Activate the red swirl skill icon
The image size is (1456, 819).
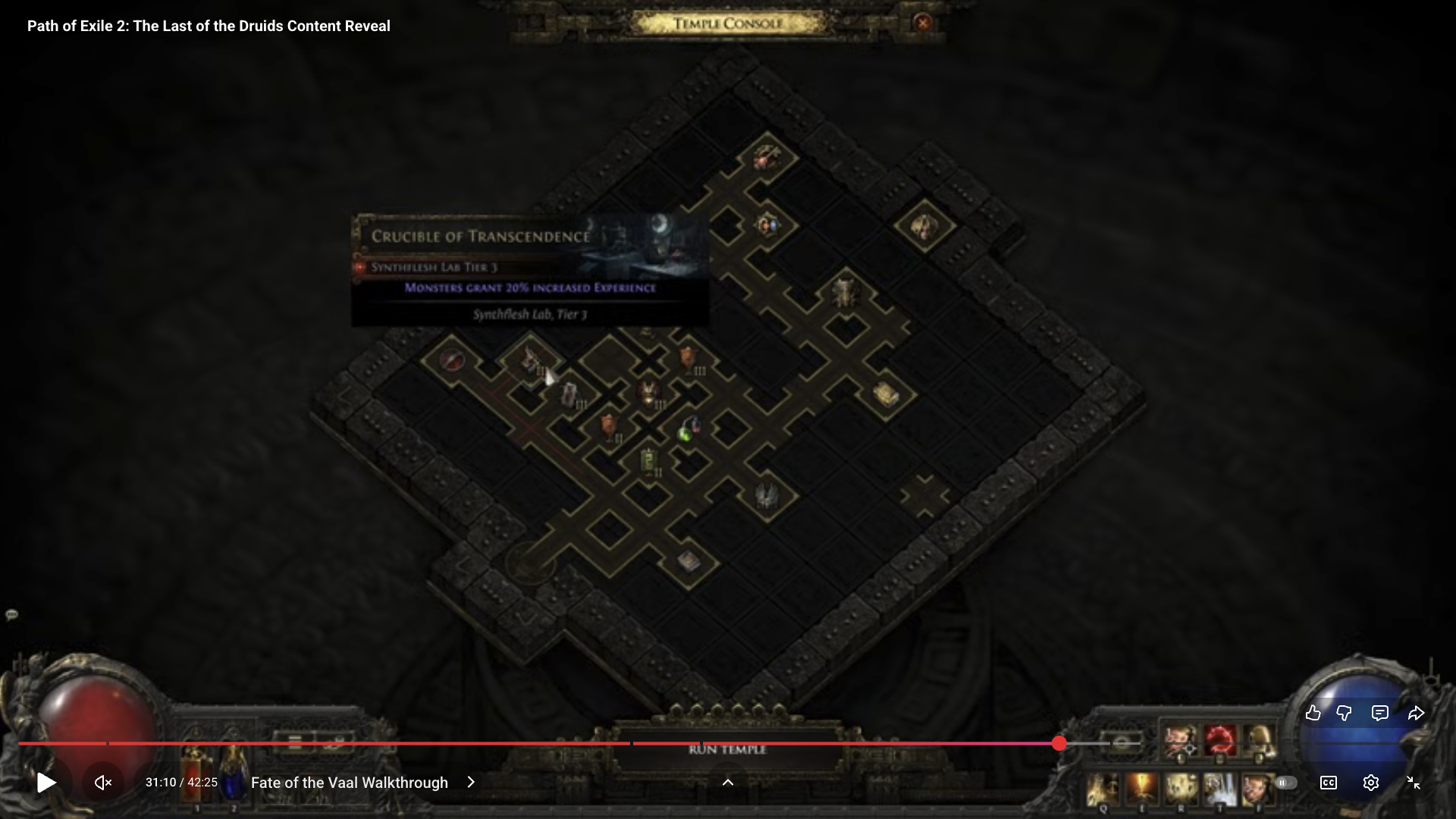(1219, 739)
